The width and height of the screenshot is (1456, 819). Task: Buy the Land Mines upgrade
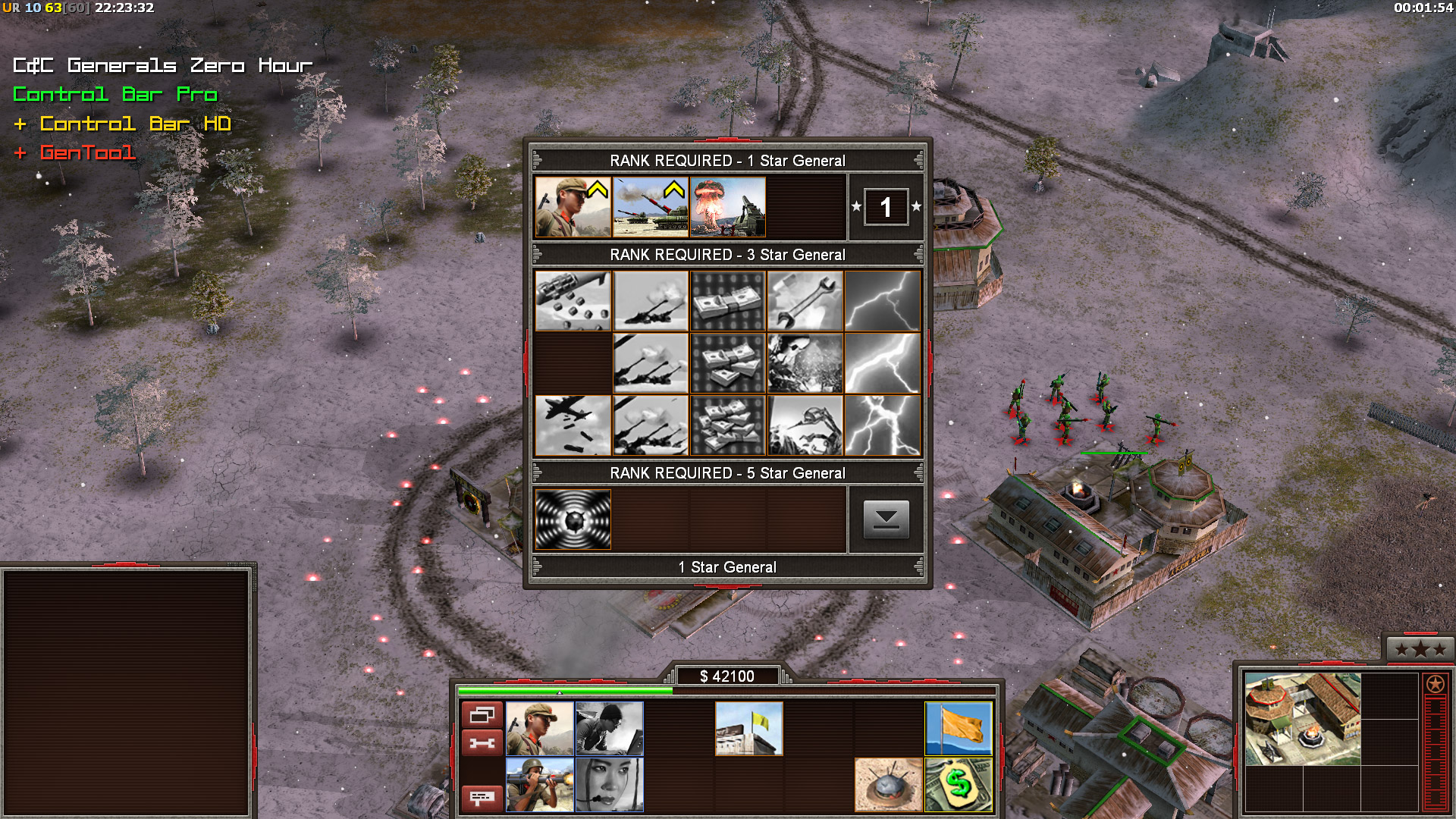pyautogui.click(x=888, y=785)
